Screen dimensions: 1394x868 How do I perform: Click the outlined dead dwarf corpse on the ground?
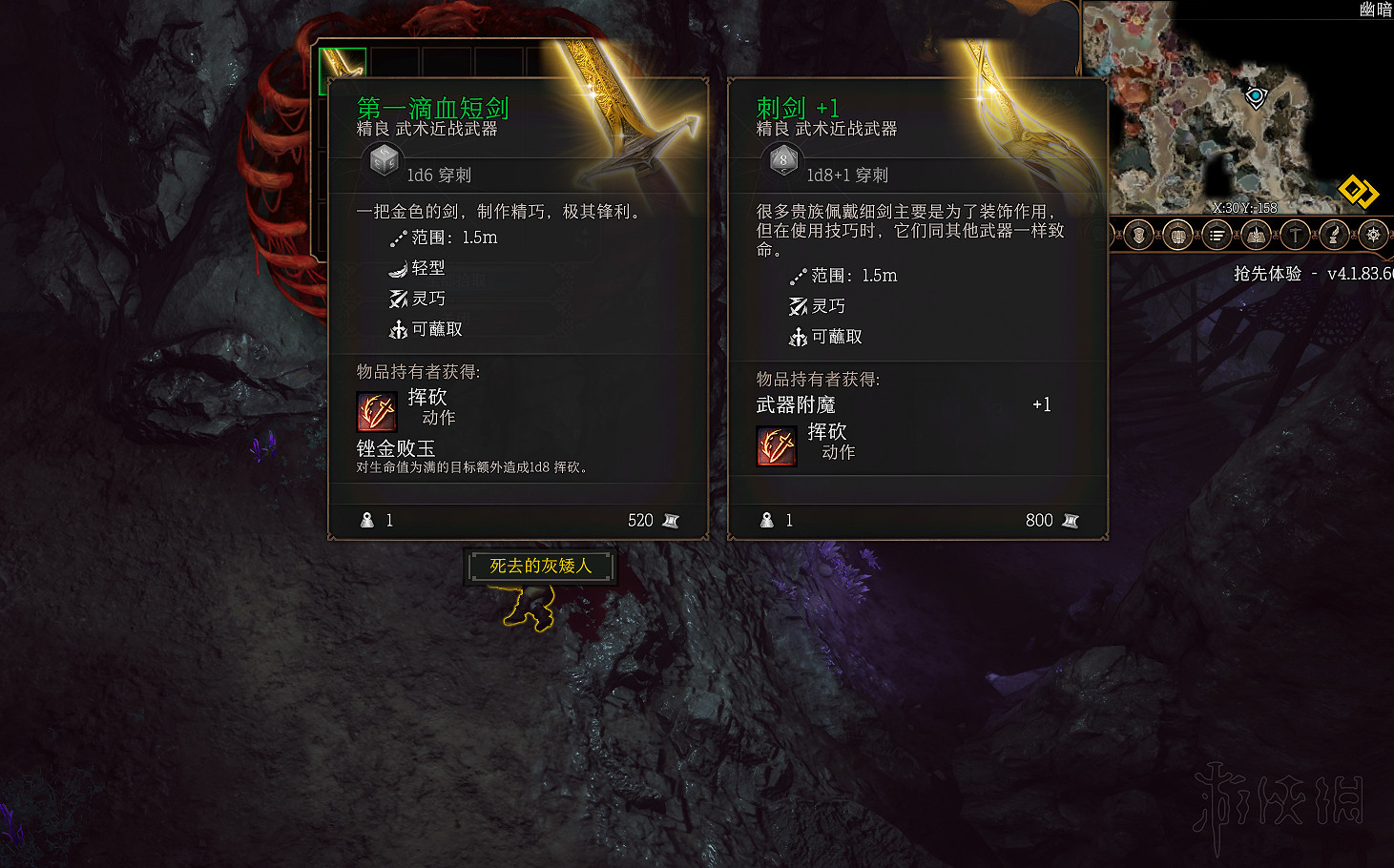[531, 607]
